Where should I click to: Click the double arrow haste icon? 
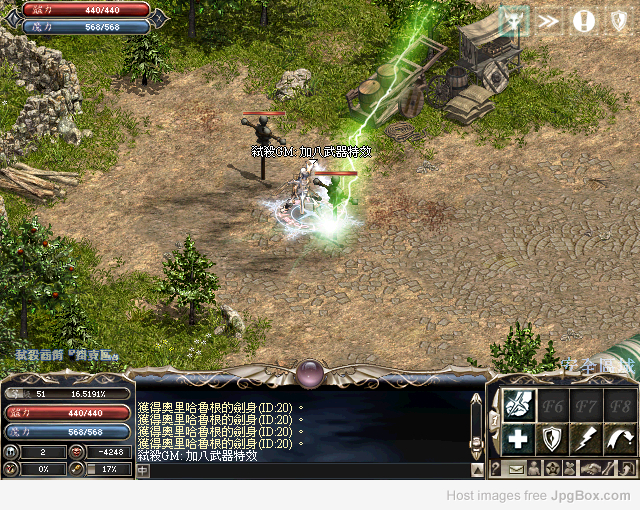548,20
